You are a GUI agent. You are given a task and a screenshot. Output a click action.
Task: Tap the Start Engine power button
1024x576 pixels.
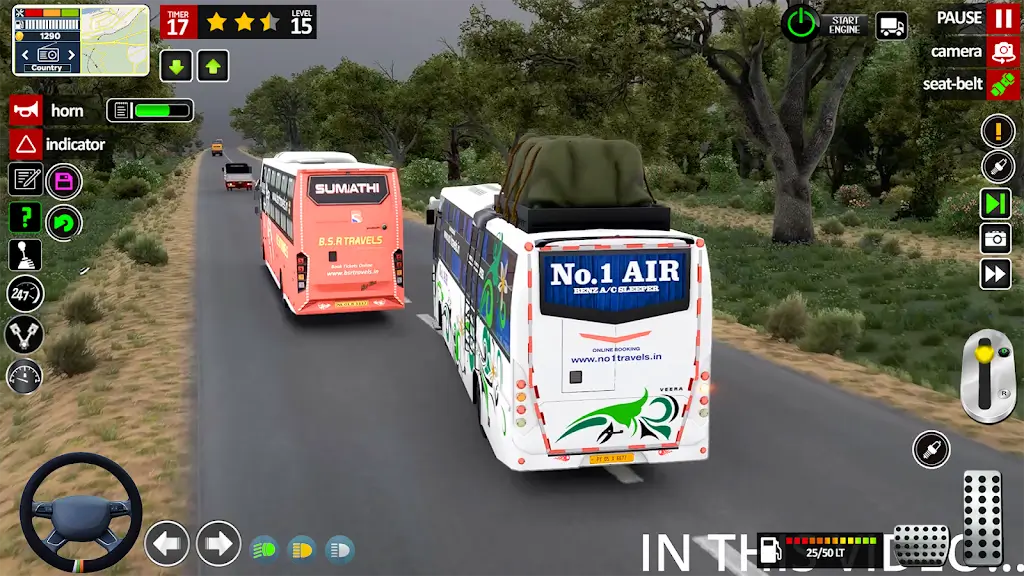point(800,23)
